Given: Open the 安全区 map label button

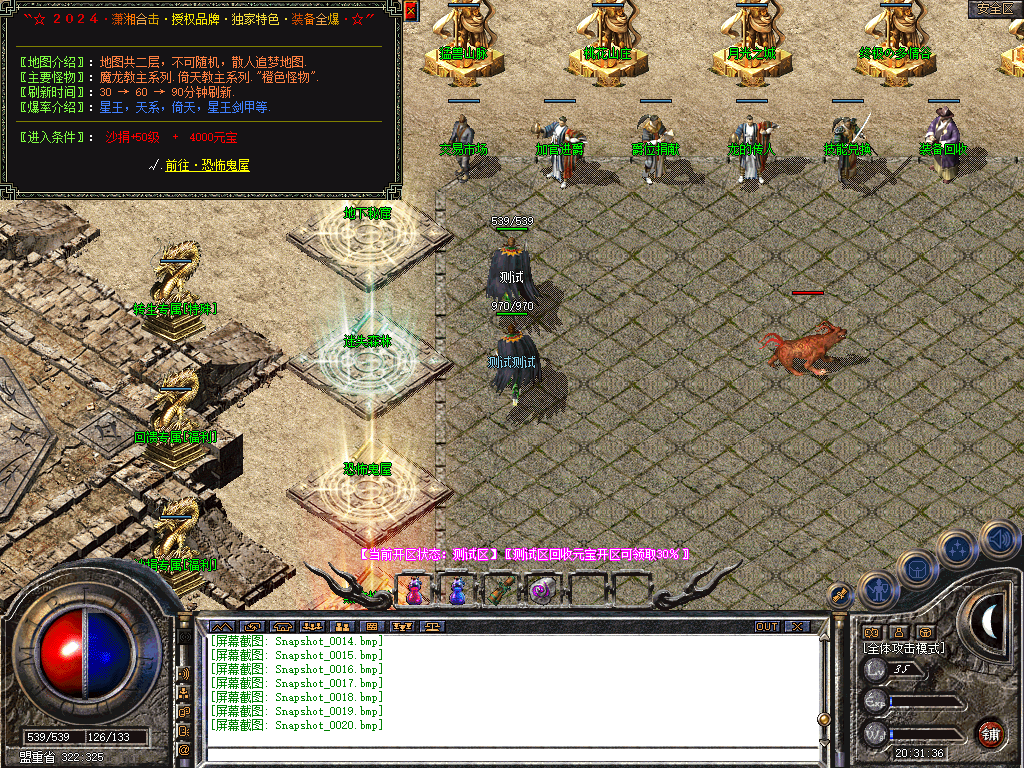Looking at the screenshot, I should click(x=994, y=9).
